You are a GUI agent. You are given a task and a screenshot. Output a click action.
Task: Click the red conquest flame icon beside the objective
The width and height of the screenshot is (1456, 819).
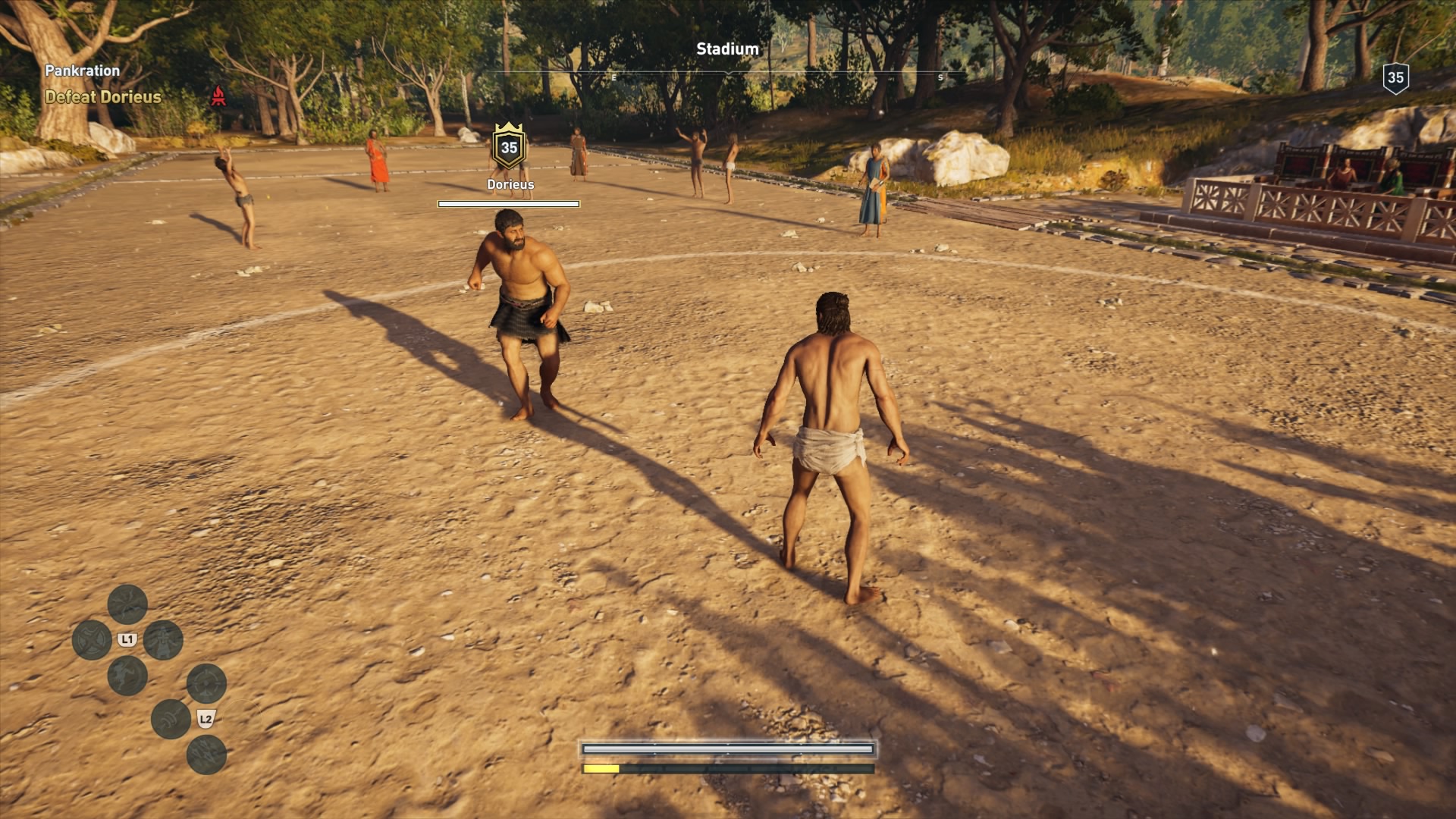coord(220,97)
